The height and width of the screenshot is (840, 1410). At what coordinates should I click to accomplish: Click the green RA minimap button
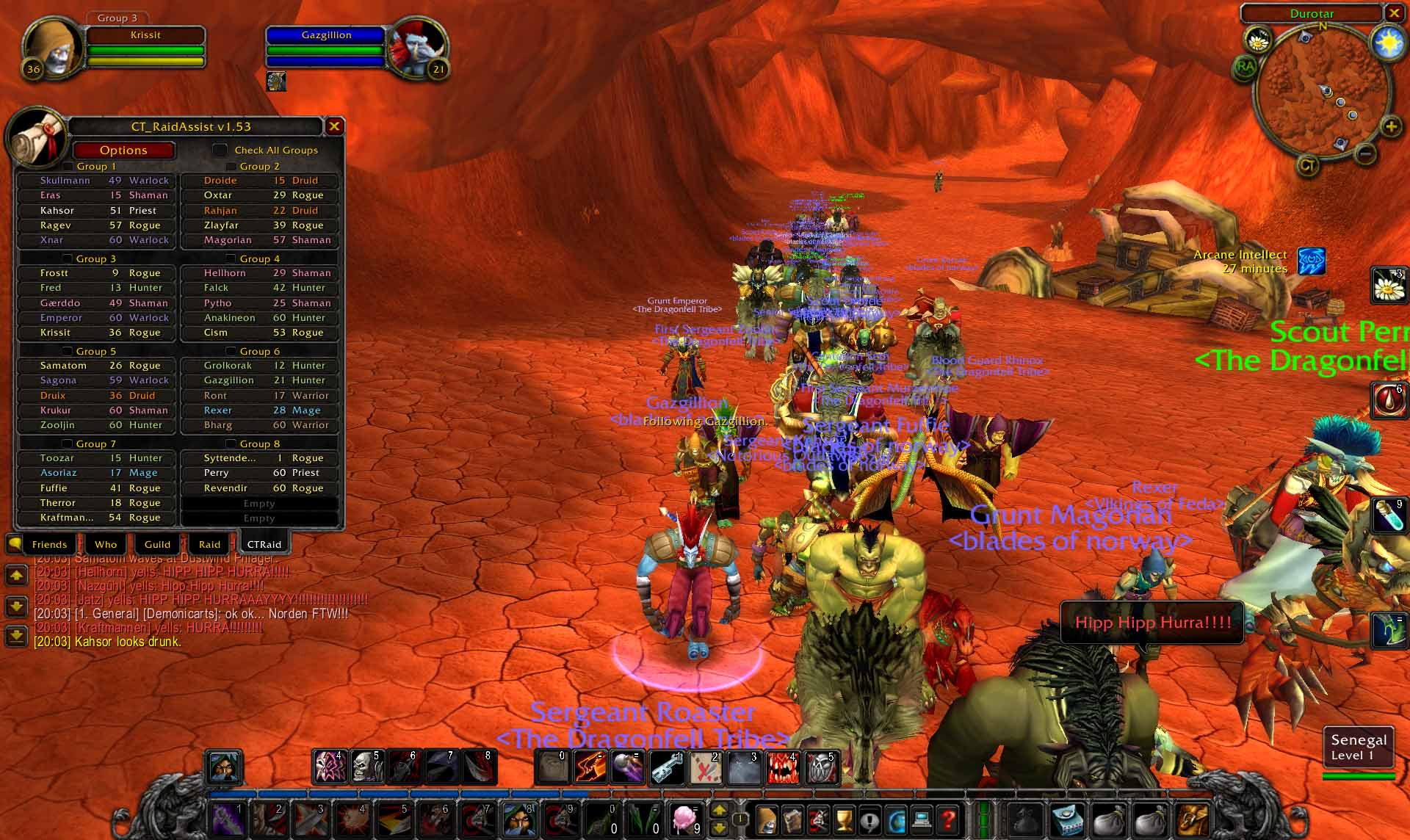click(x=1245, y=67)
